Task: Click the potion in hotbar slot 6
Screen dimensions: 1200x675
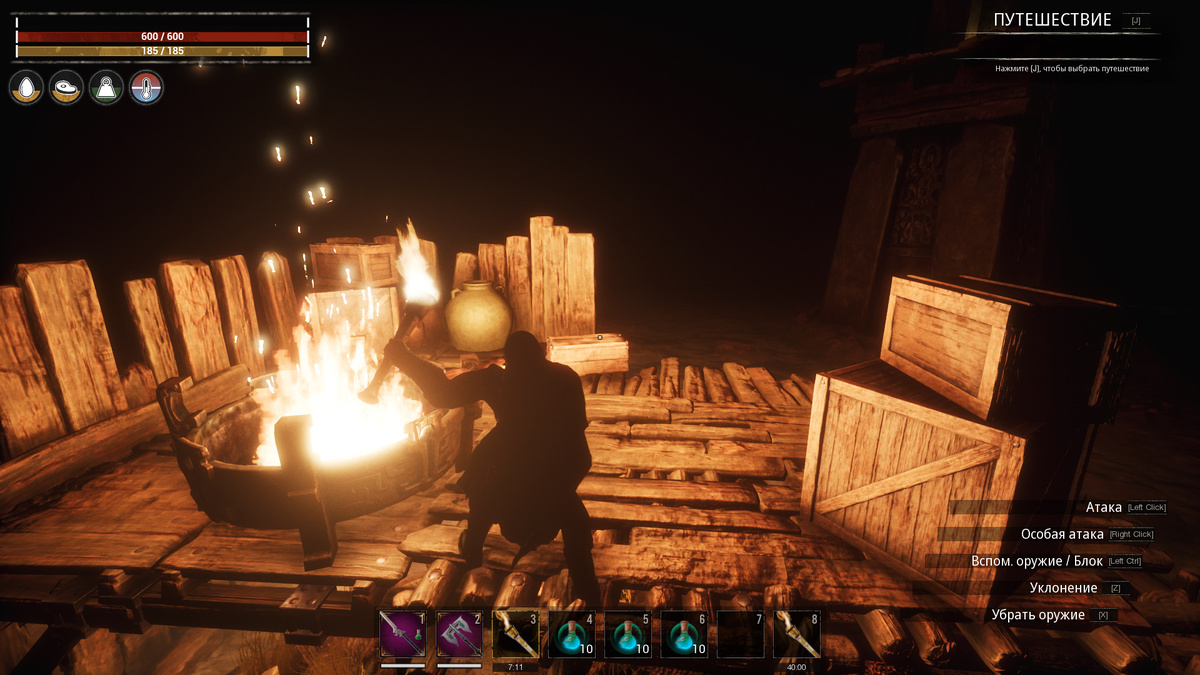Action: pos(684,635)
